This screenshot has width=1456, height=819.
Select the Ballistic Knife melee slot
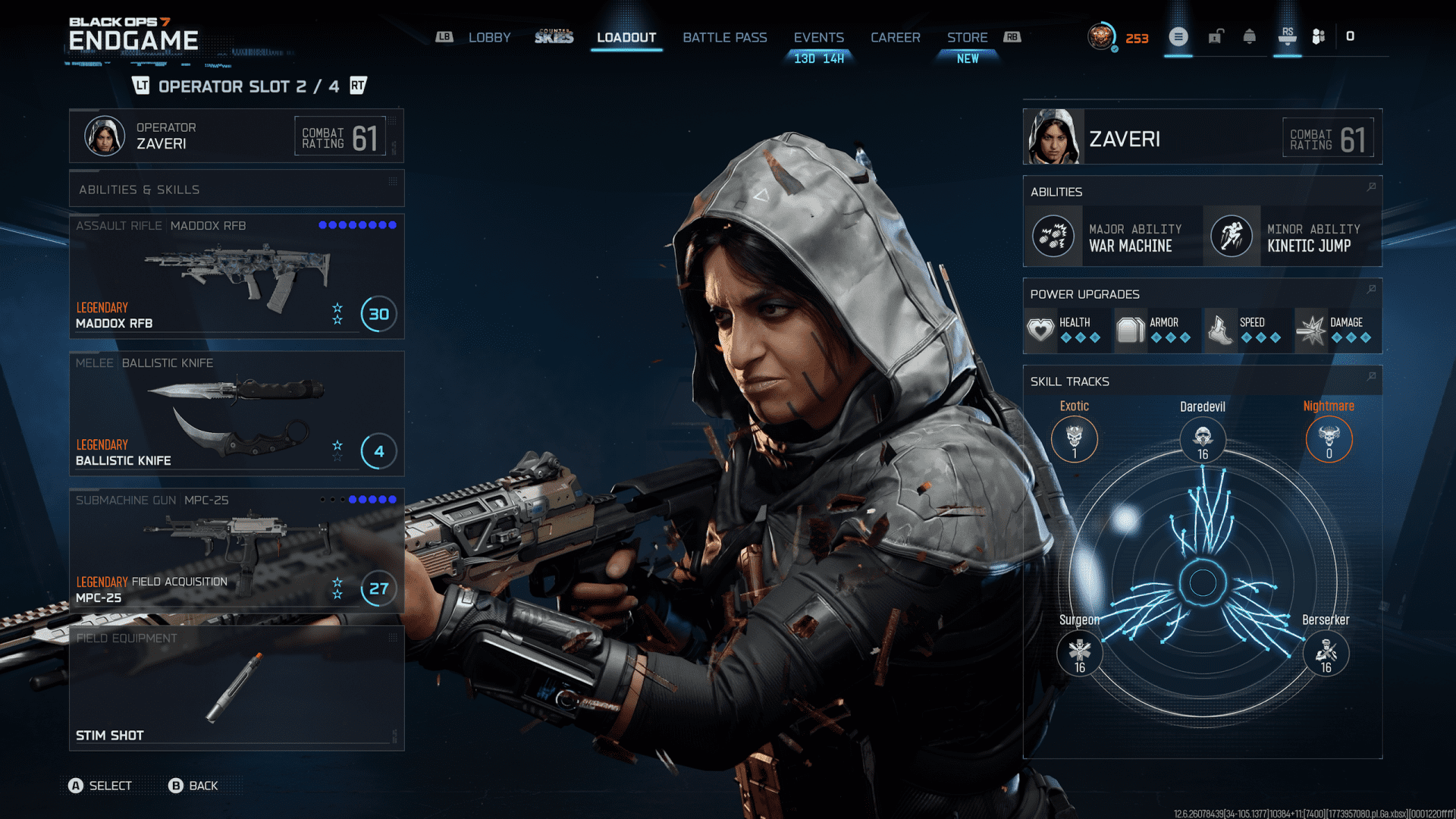pos(236,414)
